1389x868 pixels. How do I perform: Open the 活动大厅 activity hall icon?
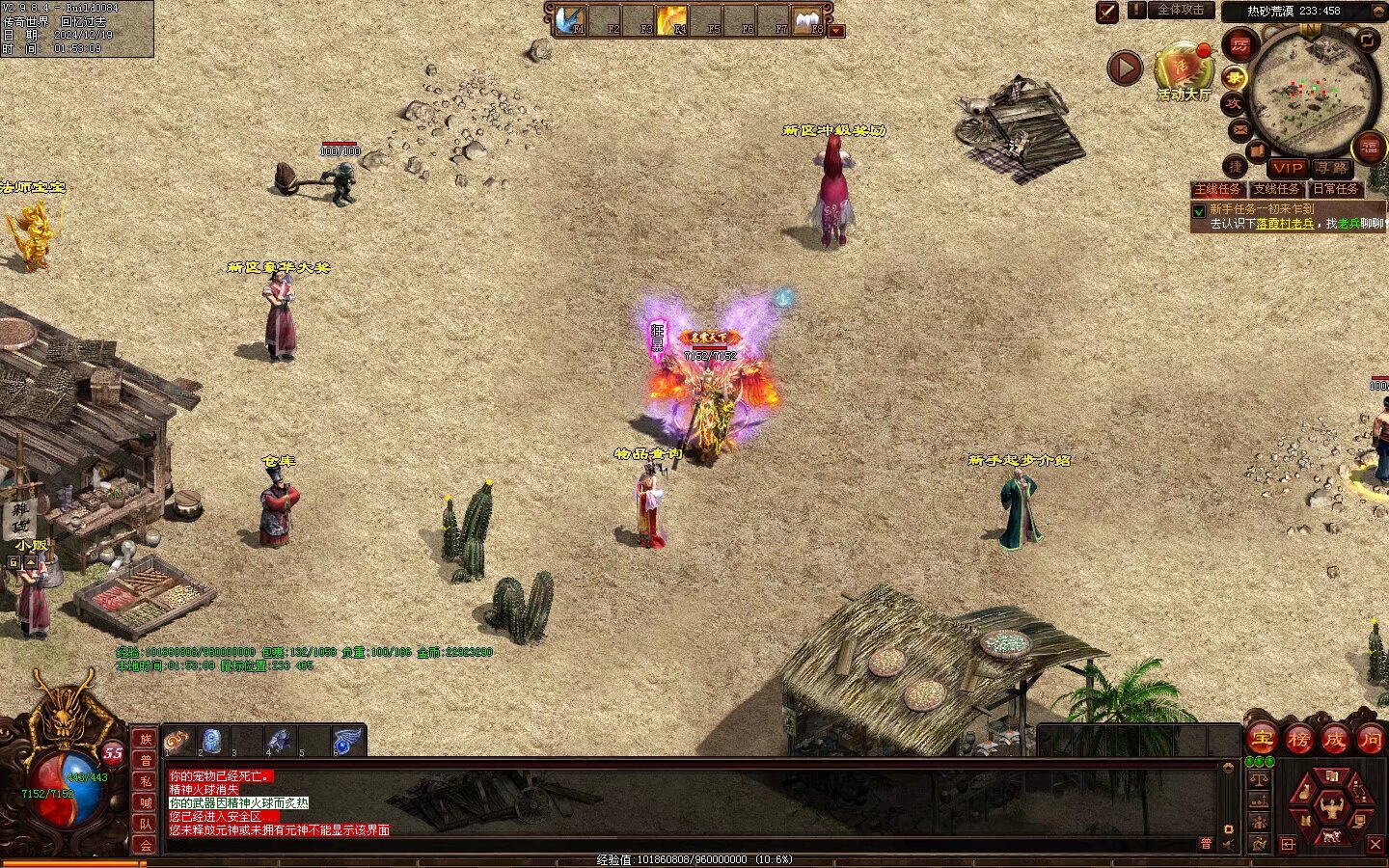coord(1183,69)
